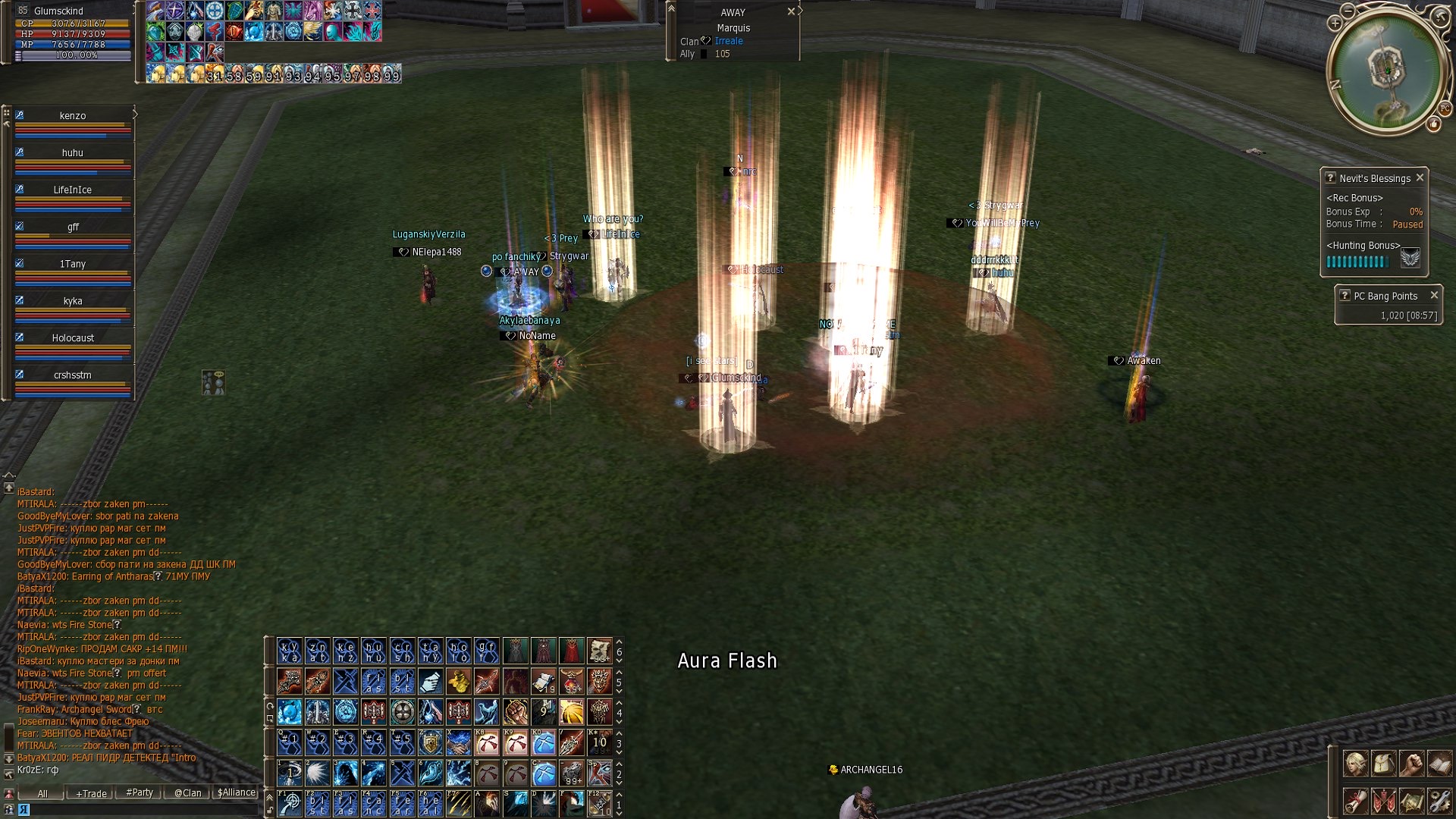This screenshot has height=819, width=1456.
Task: Open the clan banners icon
Action: [1383, 801]
